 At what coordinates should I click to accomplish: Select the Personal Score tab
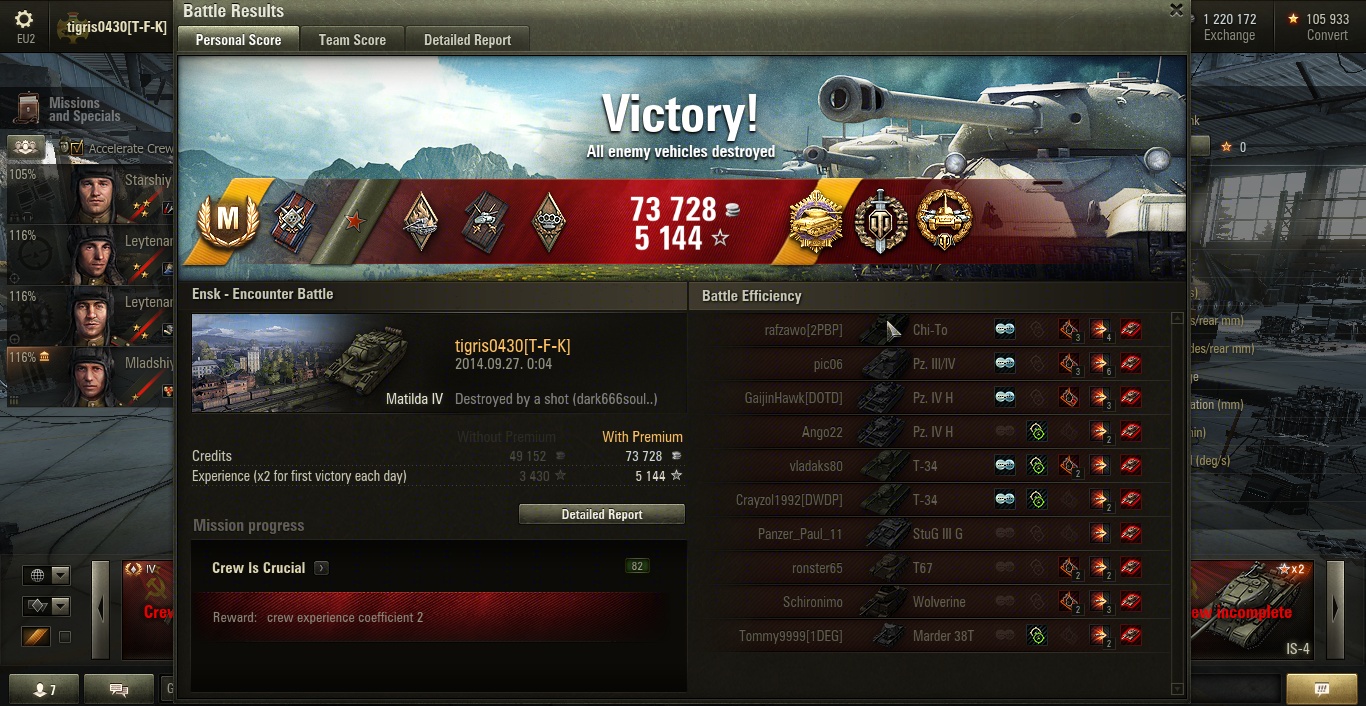click(x=238, y=40)
